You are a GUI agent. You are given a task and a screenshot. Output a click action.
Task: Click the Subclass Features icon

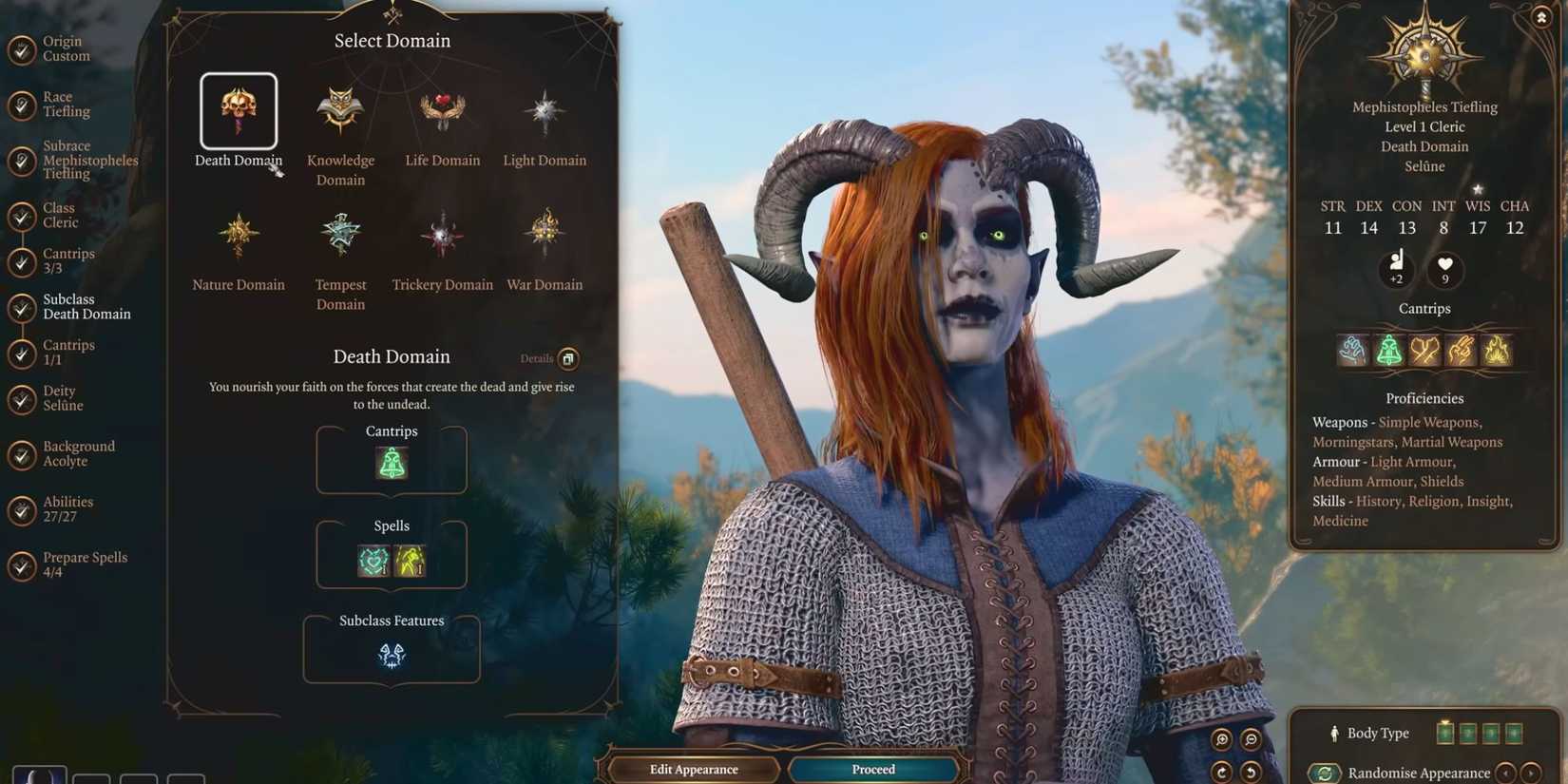click(391, 654)
